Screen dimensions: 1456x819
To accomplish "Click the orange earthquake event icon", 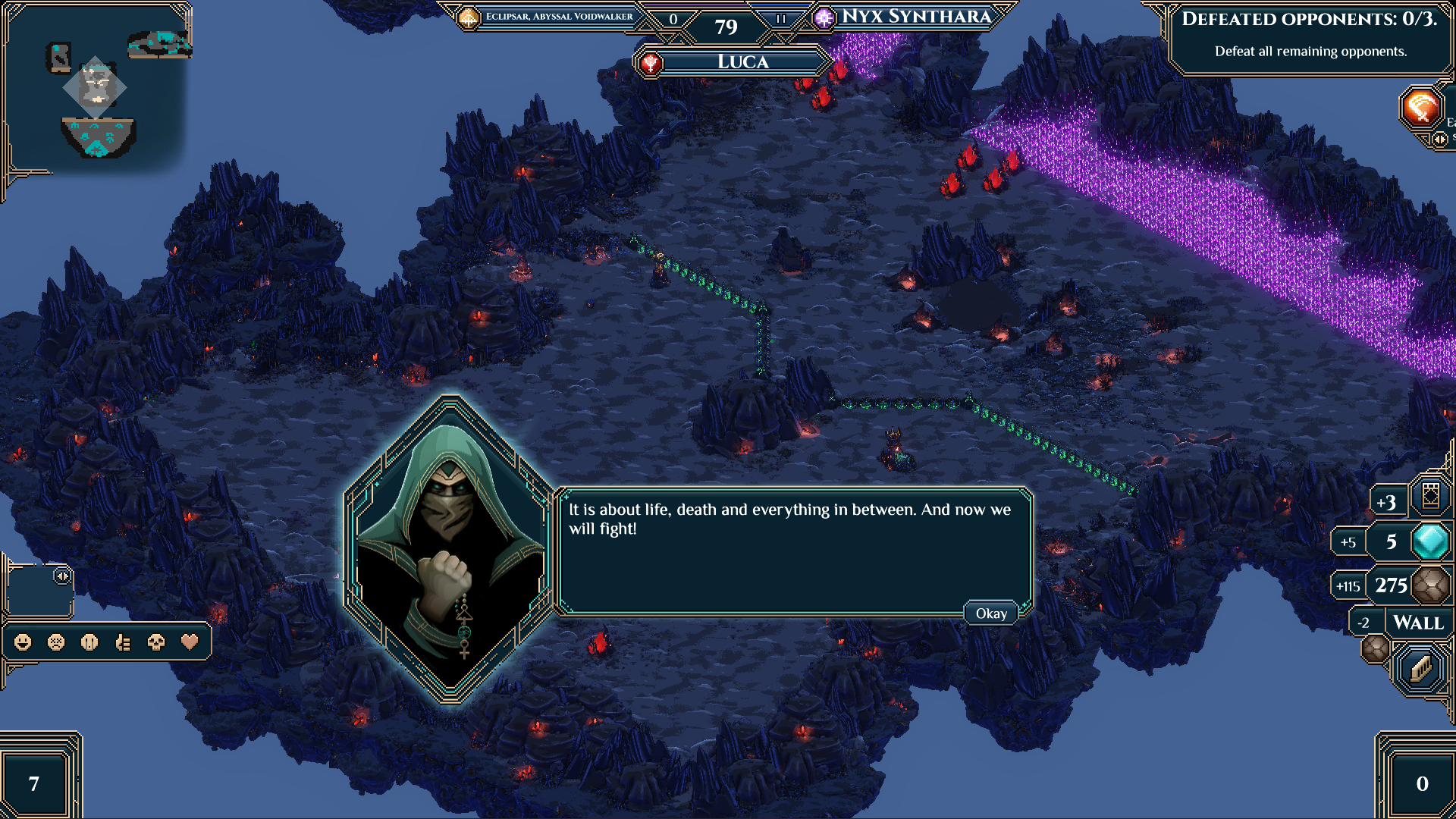I will click(x=1420, y=108).
